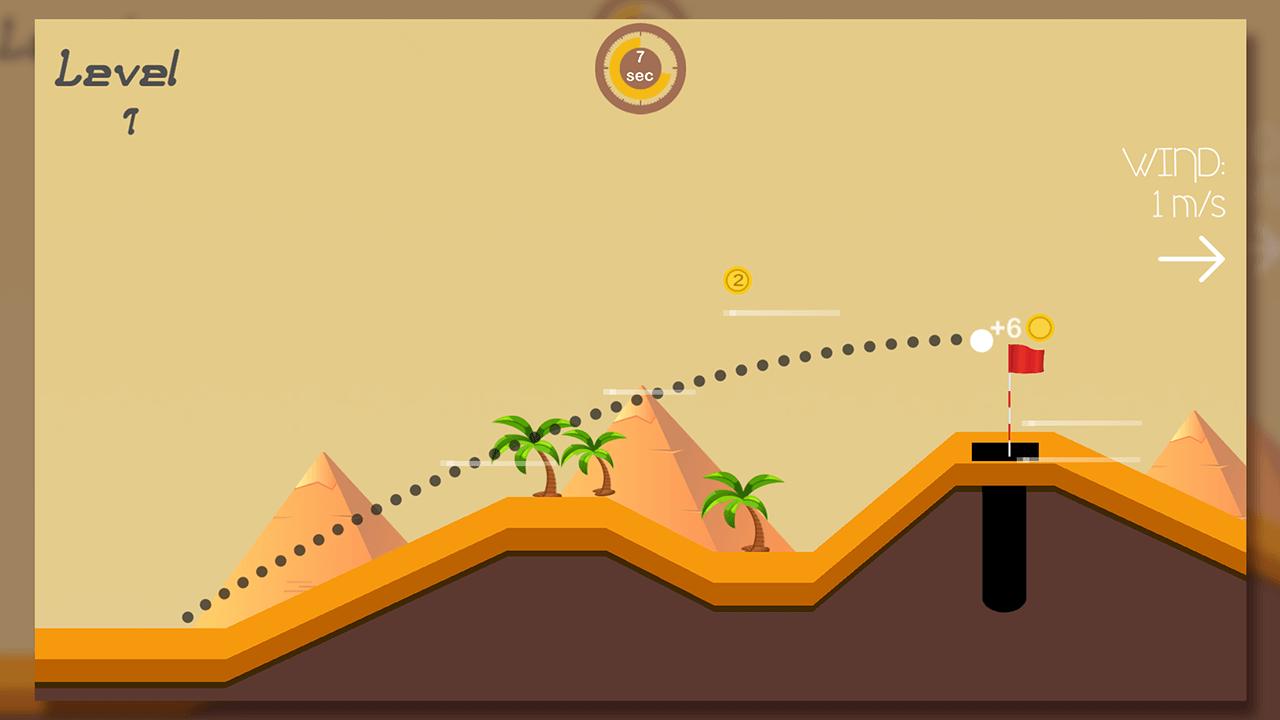Click the WIND: 1 m/s text

1178,185
